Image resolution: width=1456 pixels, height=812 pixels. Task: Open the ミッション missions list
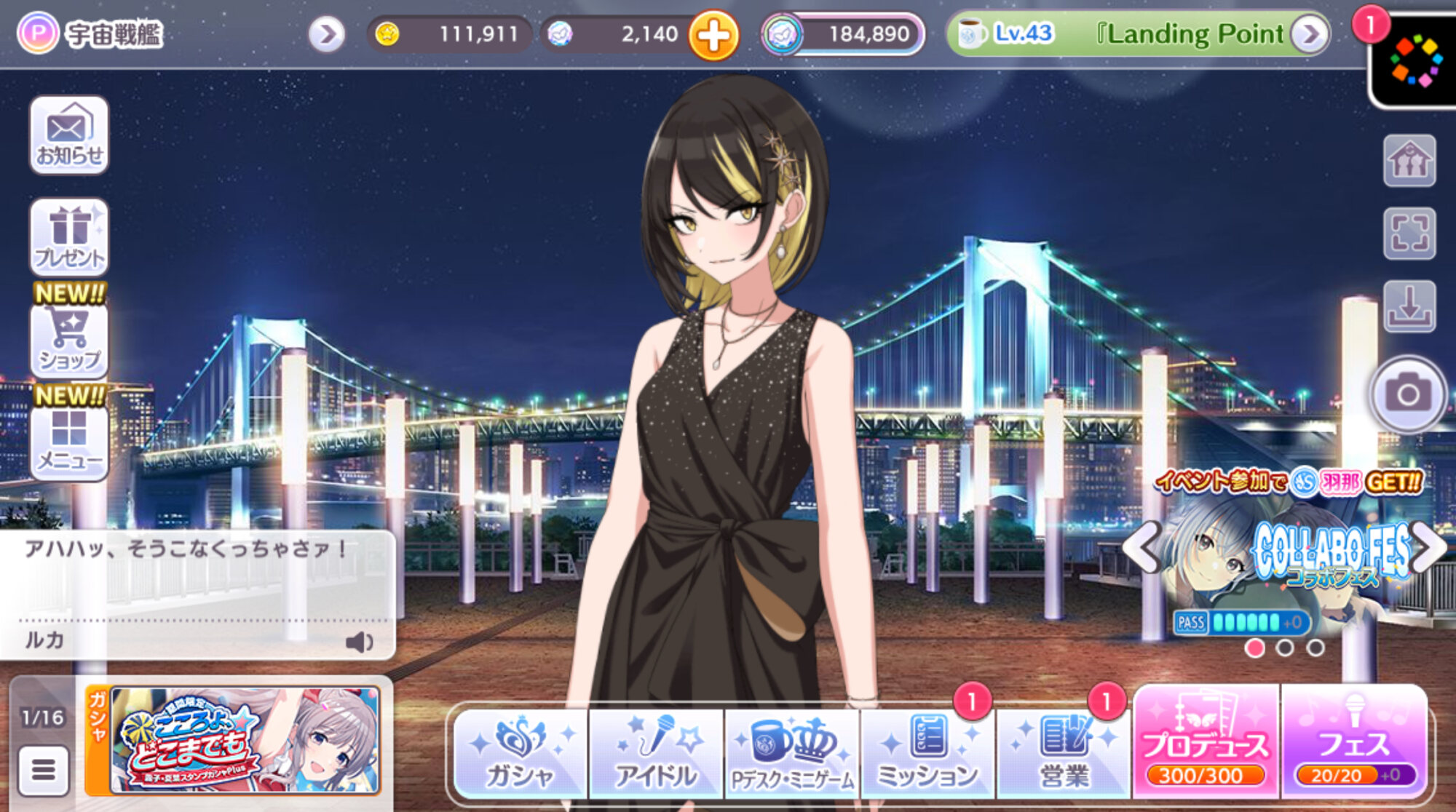tap(927, 754)
